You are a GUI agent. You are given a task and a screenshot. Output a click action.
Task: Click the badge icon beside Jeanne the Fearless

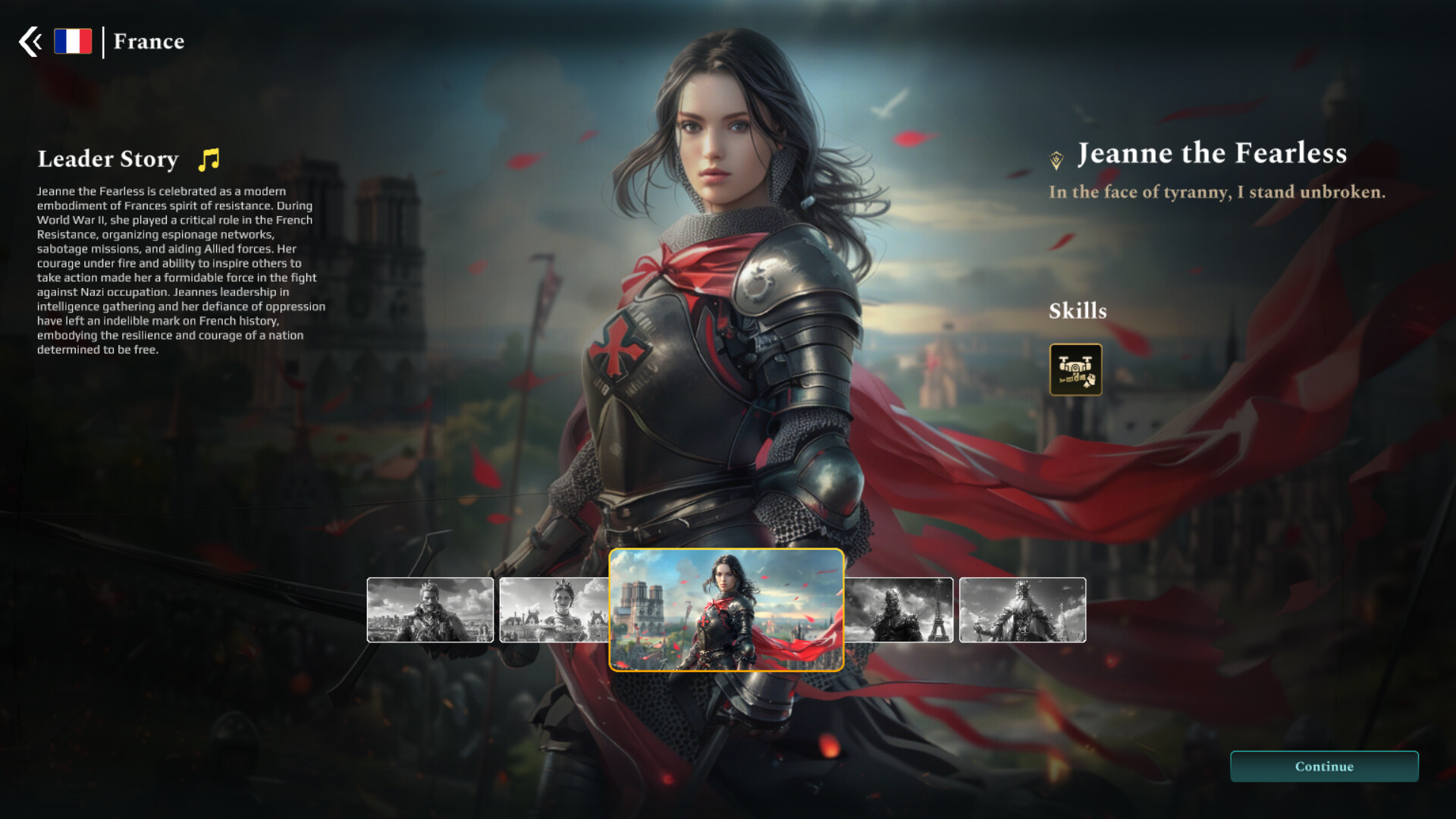point(1054,155)
